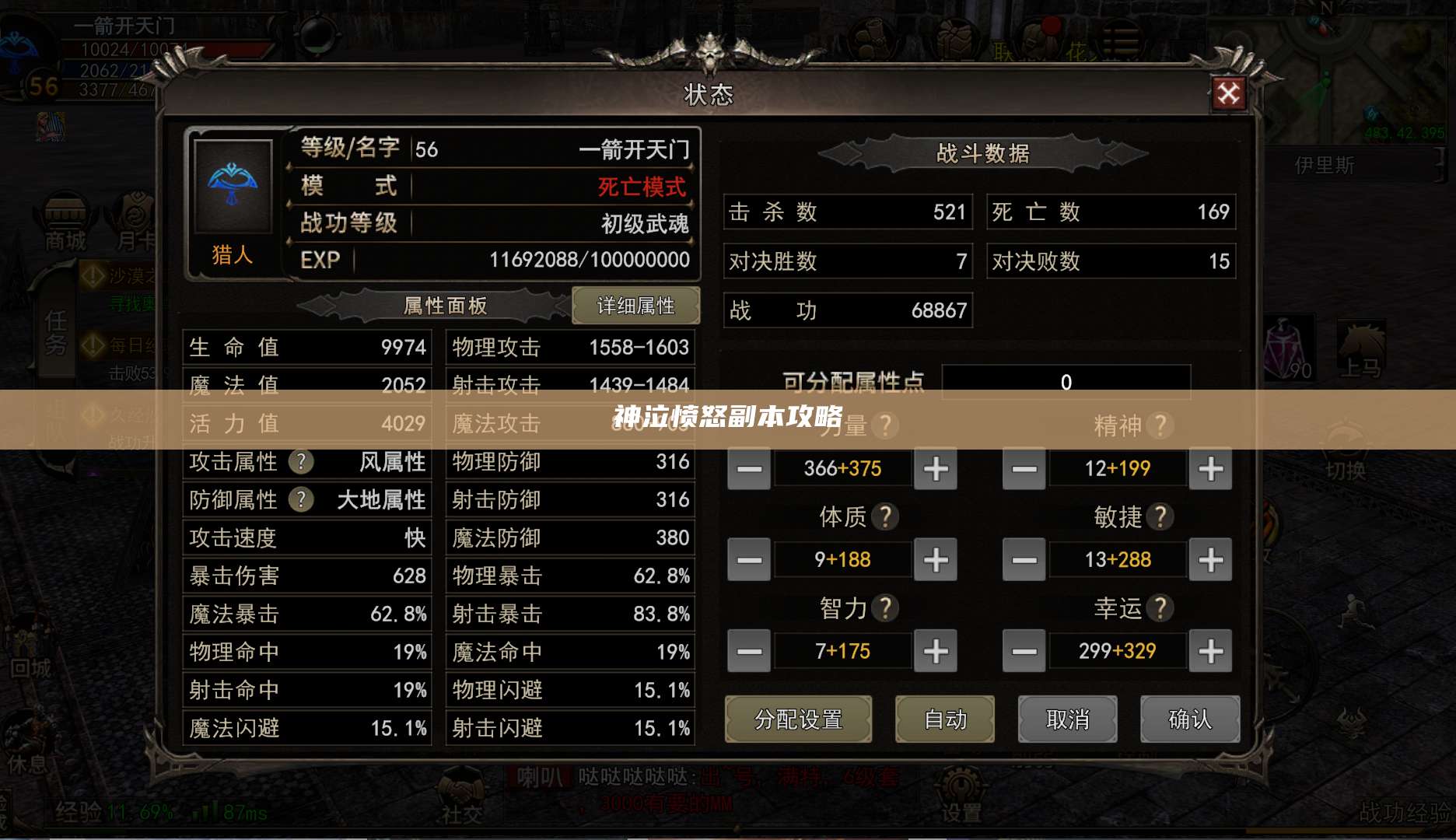Switch to the 详细属性 detailed attributes tab
Viewport: 1456px width, 840px height.
(x=636, y=306)
